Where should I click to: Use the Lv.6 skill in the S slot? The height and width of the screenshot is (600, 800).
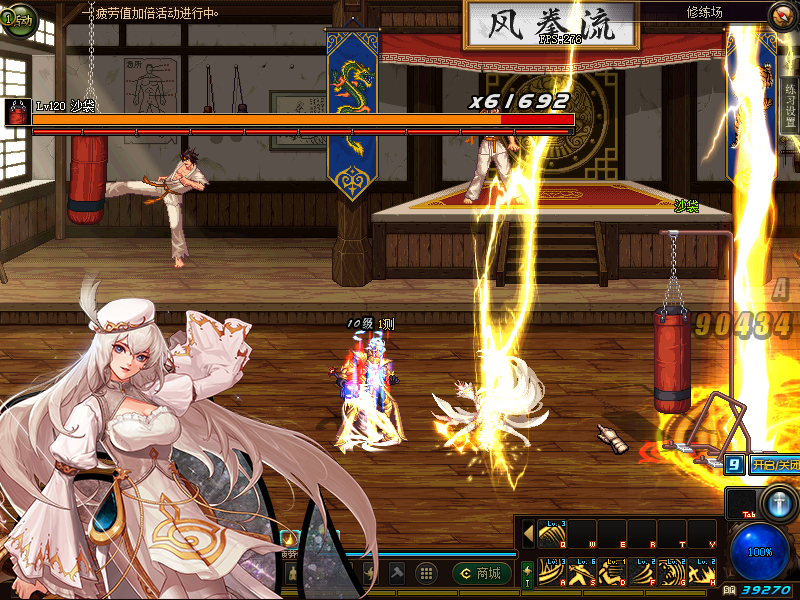click(581, 572)
